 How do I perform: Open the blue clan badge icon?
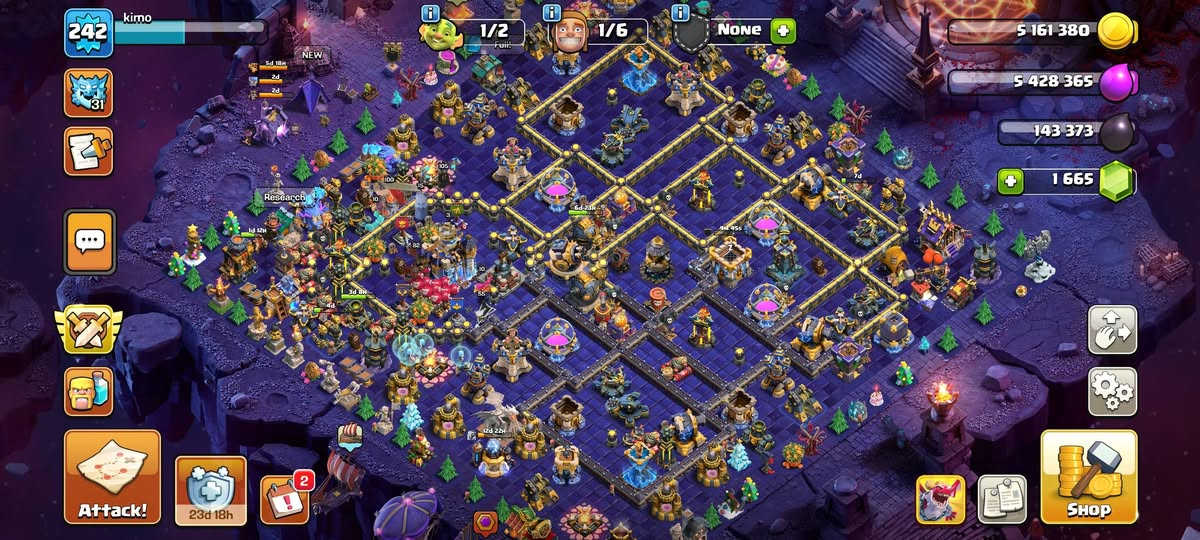click(x=88, y=93)
